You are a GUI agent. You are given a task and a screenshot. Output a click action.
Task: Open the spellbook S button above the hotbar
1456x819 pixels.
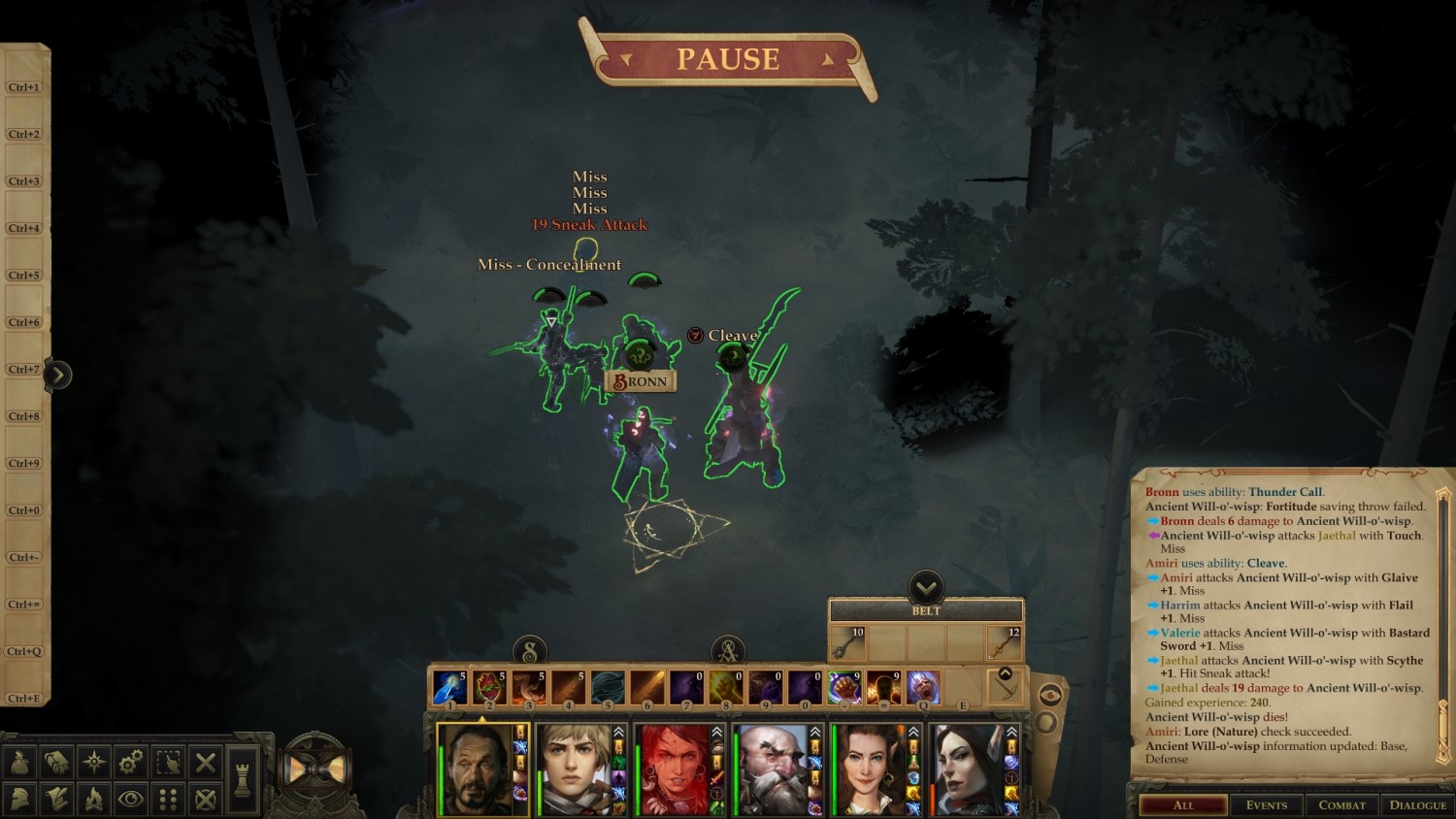[x=530, y=651]
